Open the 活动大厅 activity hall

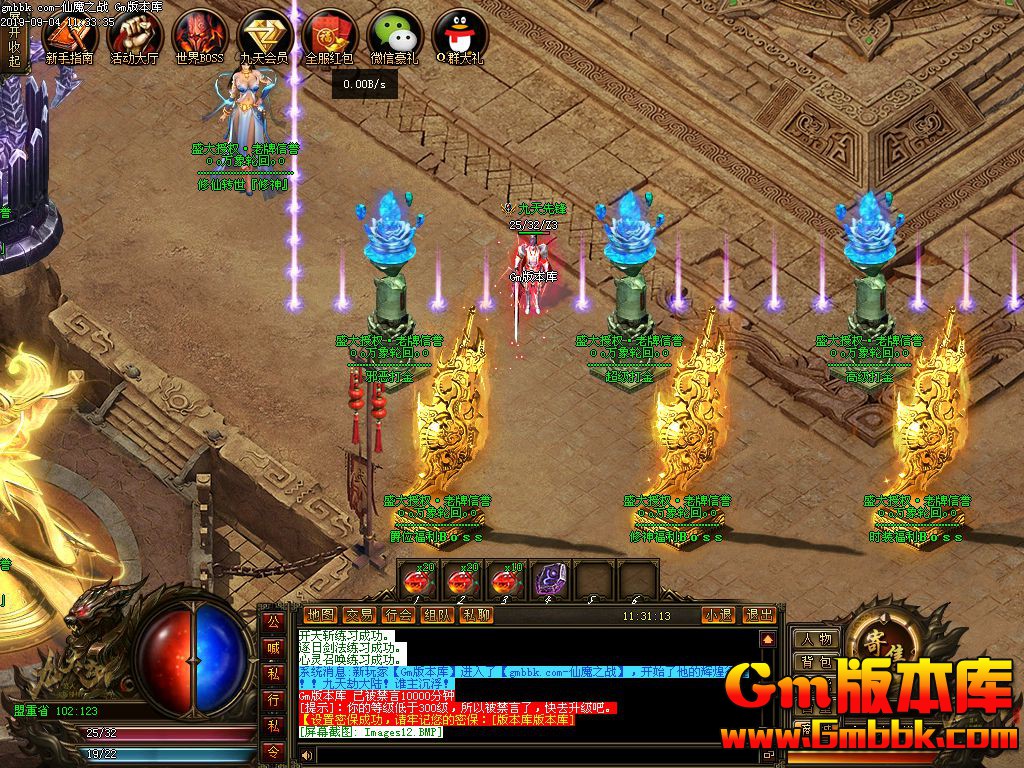tap(134, 36)
